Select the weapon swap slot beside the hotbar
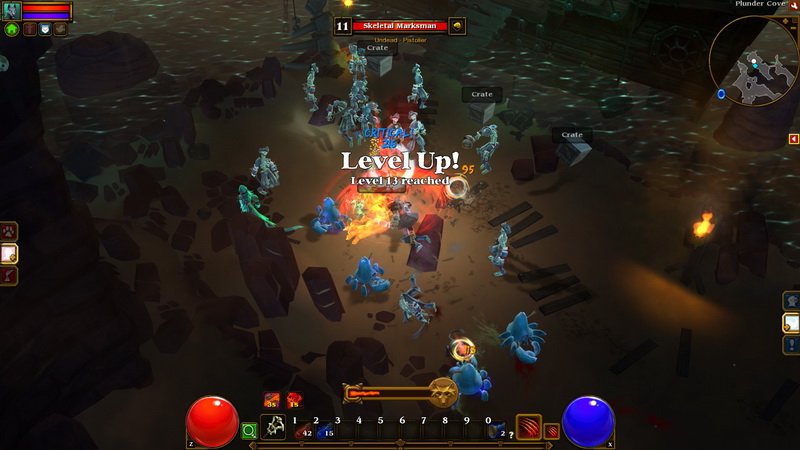This screenshot has width=800, height=450. (x=273, y=427)
